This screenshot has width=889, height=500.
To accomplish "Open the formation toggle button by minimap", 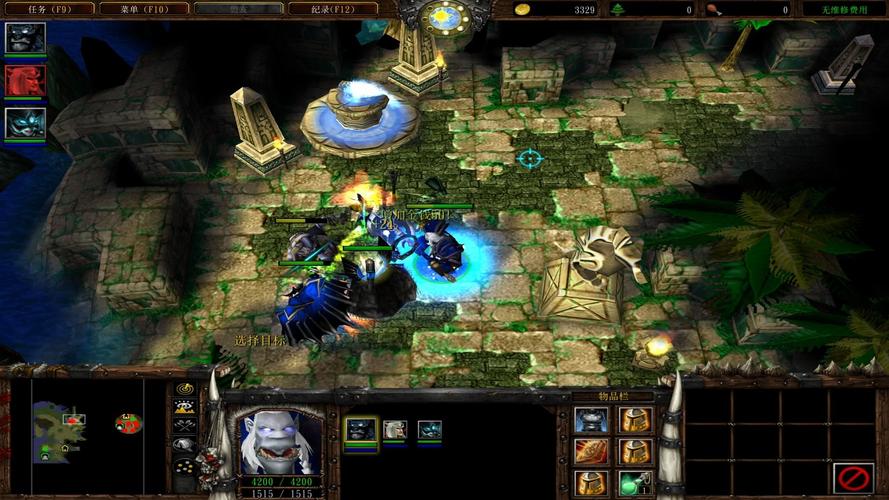I will tap(184, 465).
